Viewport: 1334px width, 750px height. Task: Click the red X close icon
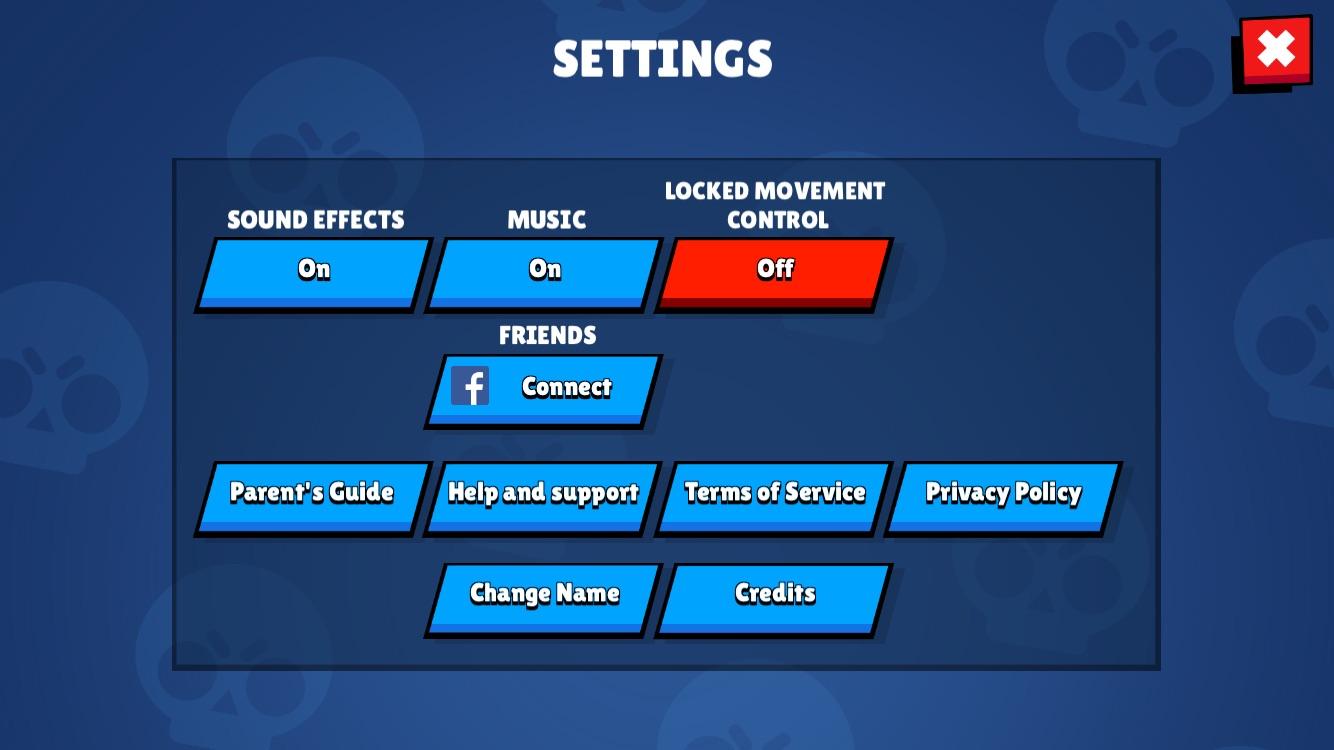point(1275,50)
